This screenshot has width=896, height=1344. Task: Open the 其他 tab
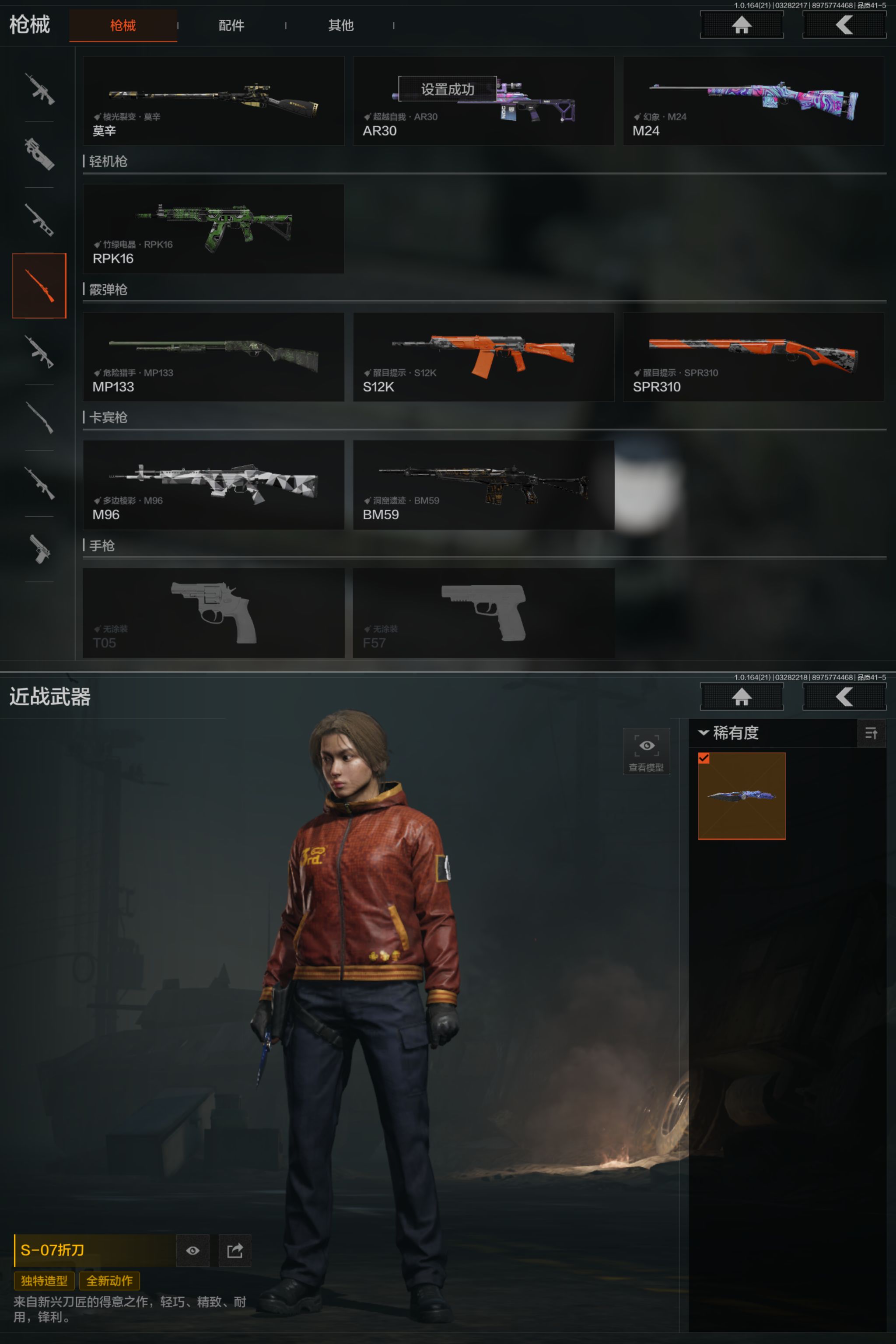pyautogui.click(x=340, y=25)
